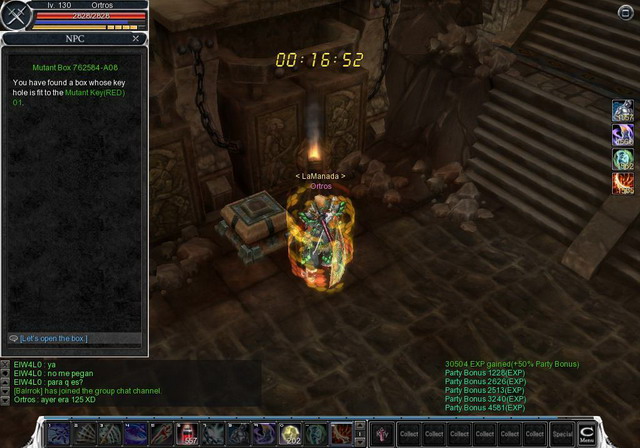The width and height of the screenshot is (640, 448).
Task: Close the NPC dialog window
Action: pos(136,38)
